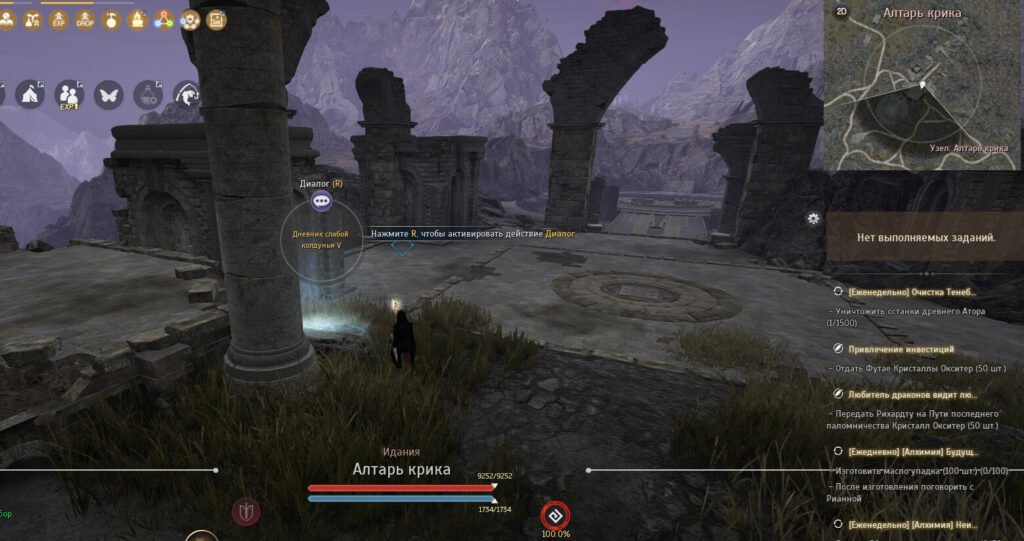
Task: Click the red sword-and-shield icon
Action: pyautogui.click(x=245, y=512)
